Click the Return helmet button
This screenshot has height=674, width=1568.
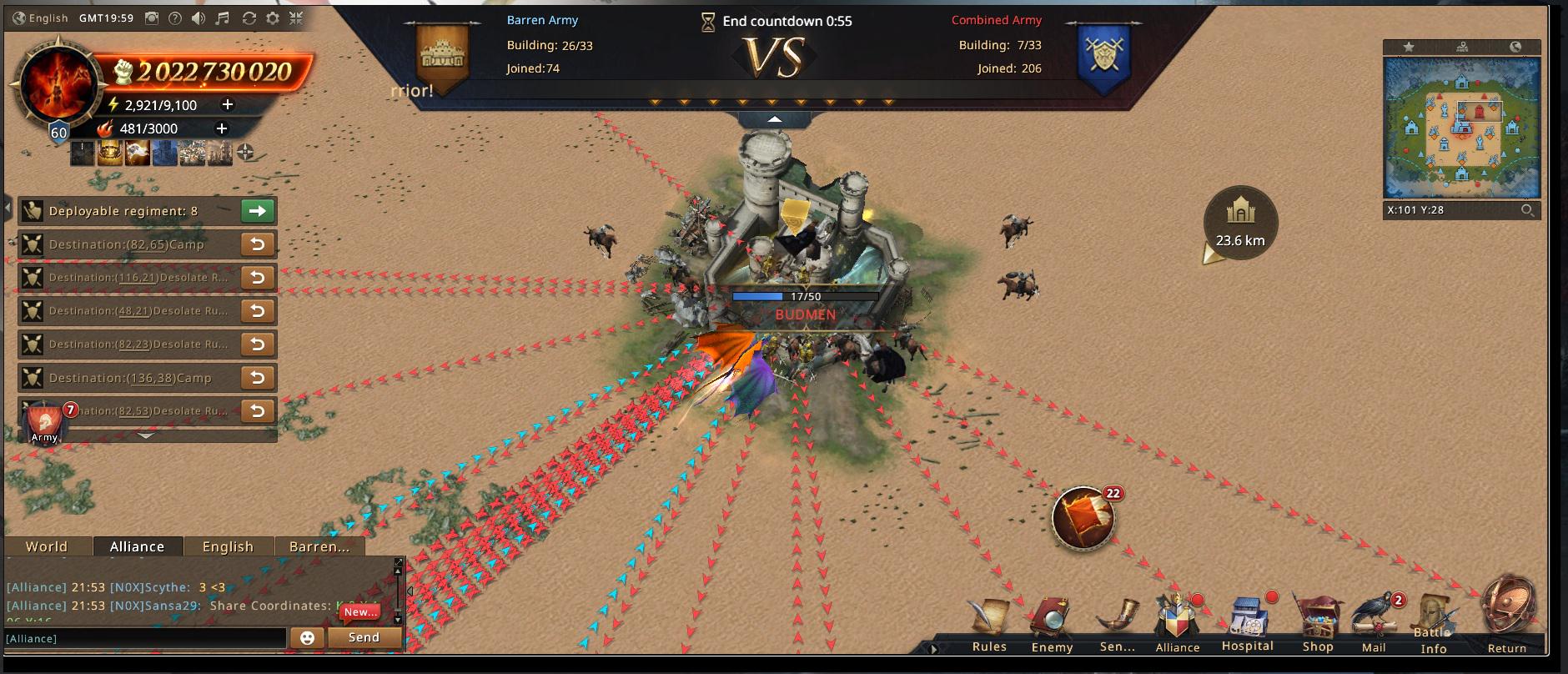pos(1507,614)
